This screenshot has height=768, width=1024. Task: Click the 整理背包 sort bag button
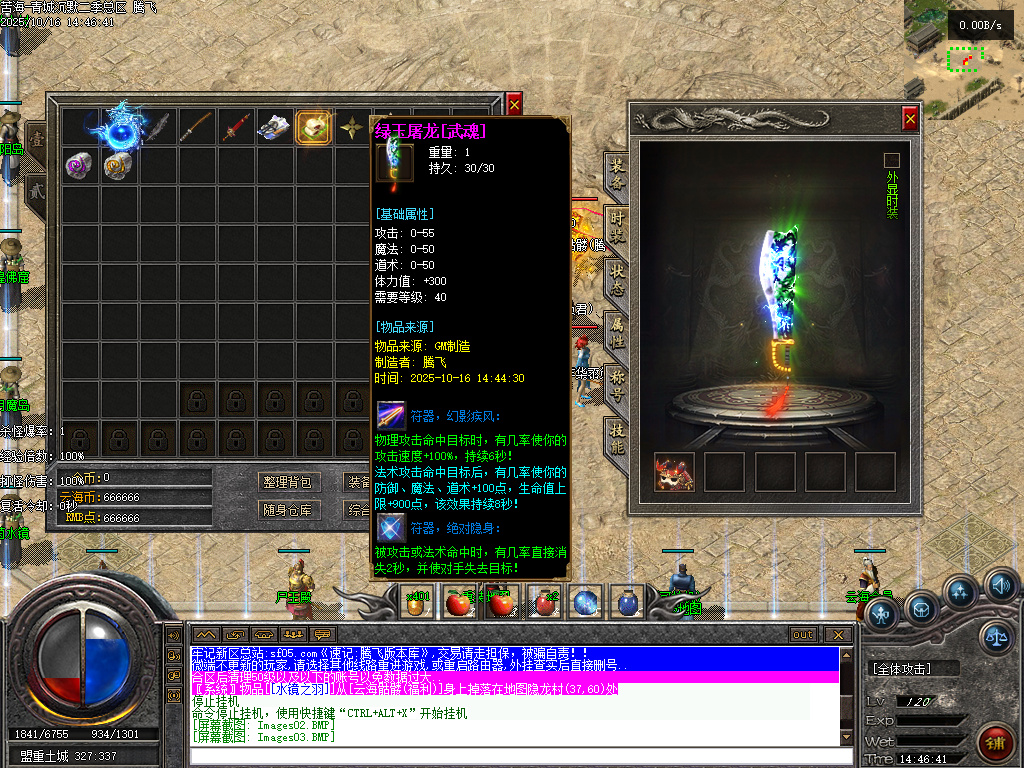click(x=287, y=482)
